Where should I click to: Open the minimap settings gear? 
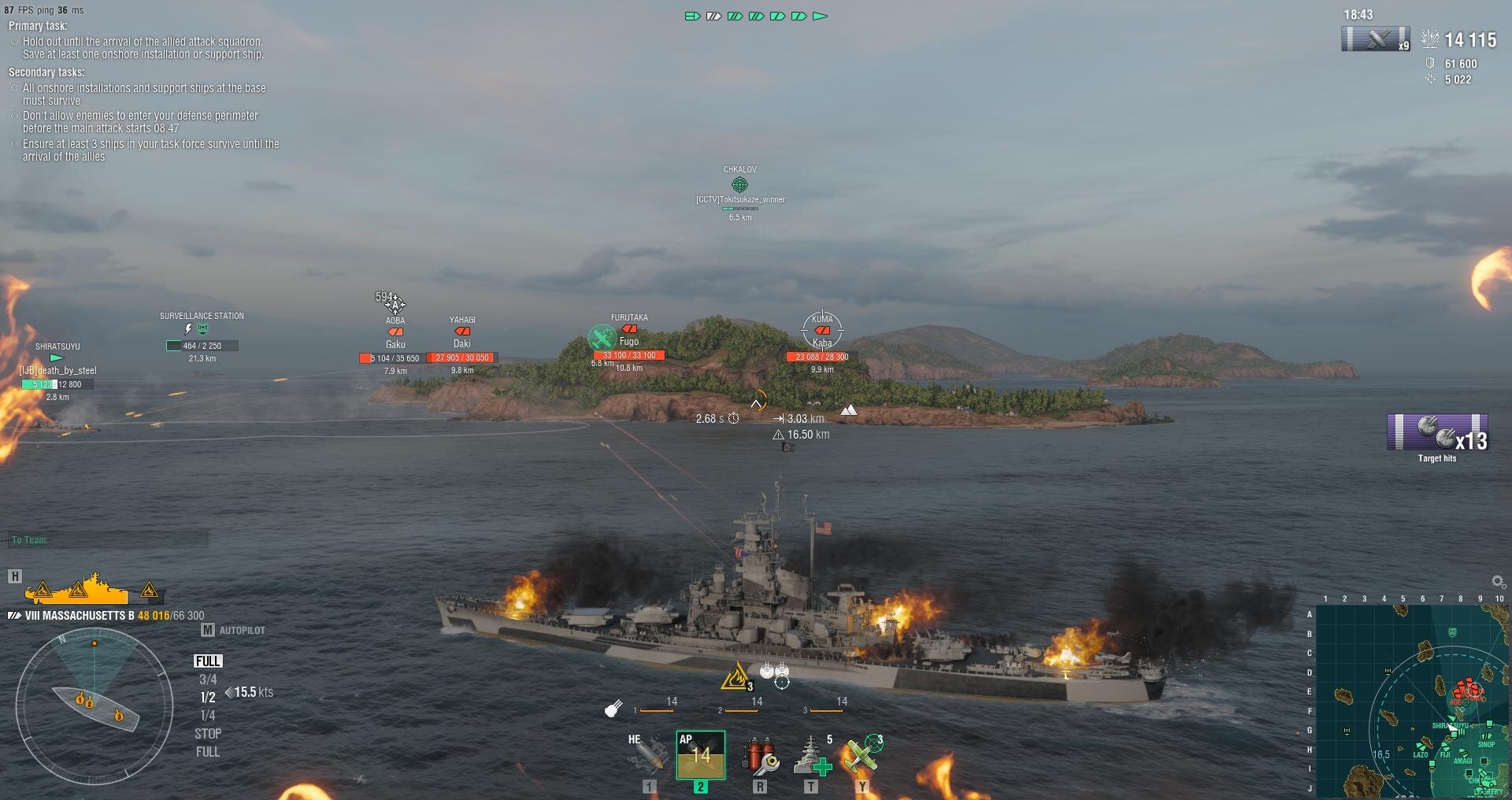click(x=1499, y=582)
